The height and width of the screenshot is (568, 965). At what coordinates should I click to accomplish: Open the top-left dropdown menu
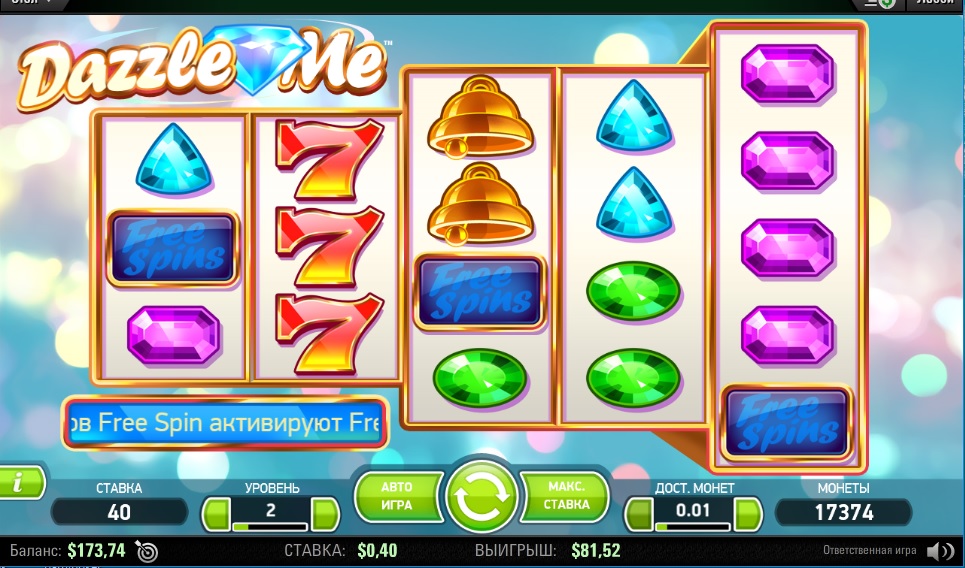30,3
